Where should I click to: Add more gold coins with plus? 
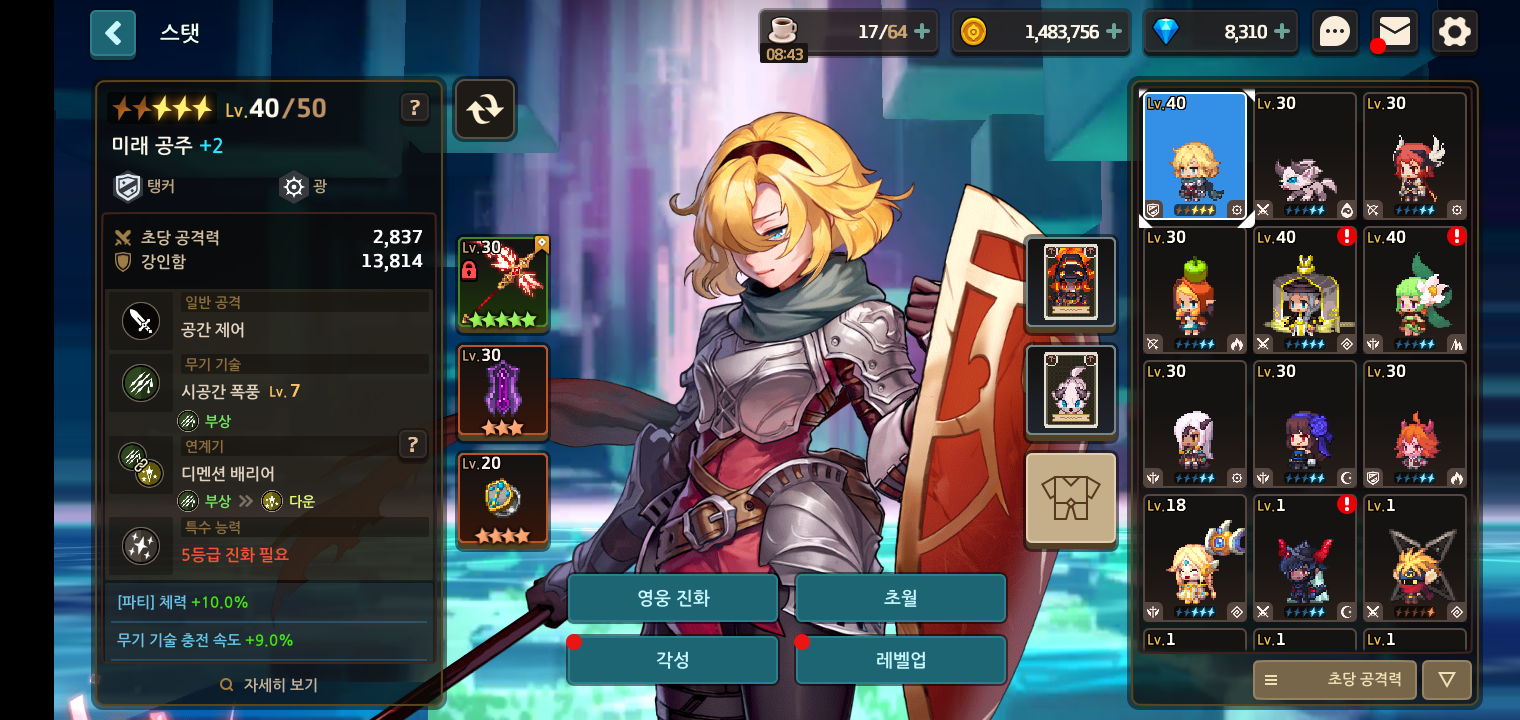click(x=1114, y=32)
